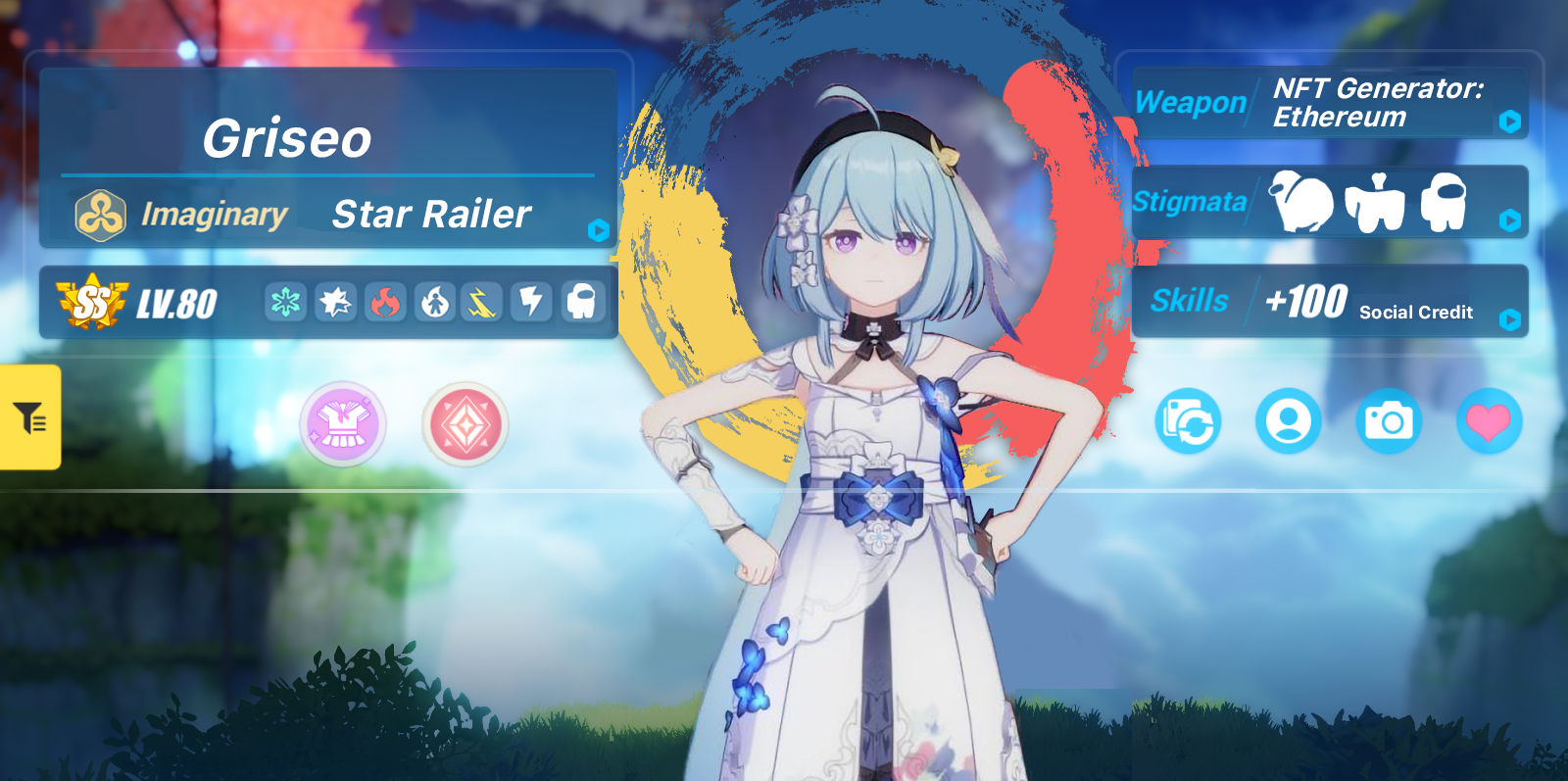Screen dimensions: 1568x781
Task: Click the Among Us element icon
Action: (x=580, y=302)
